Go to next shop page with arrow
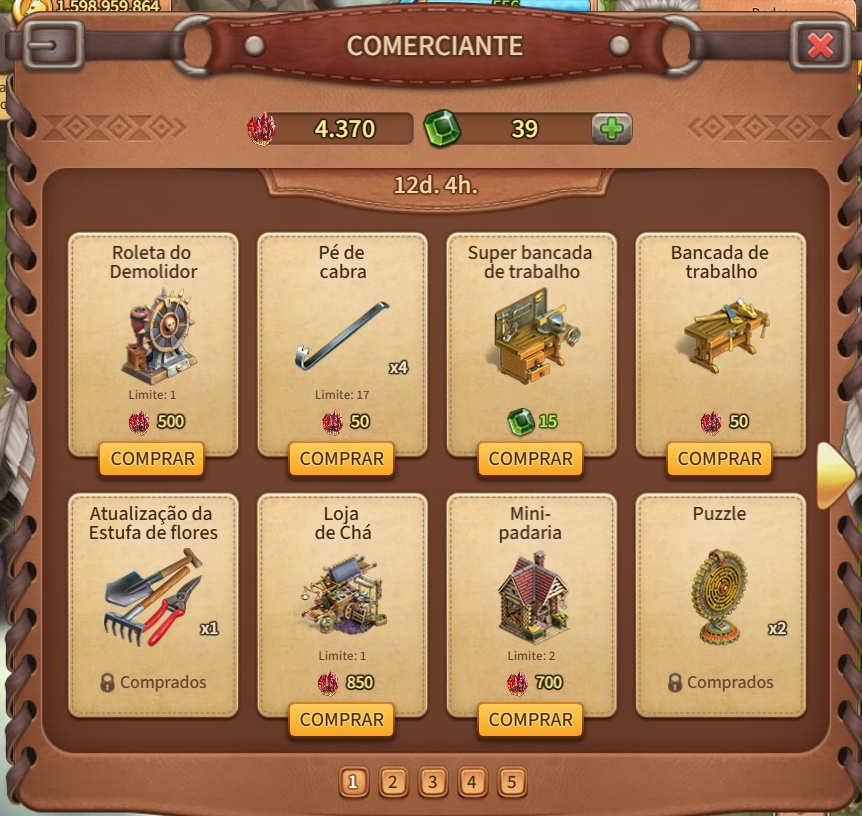Screen dimensions: 862x816 [834, 476]
